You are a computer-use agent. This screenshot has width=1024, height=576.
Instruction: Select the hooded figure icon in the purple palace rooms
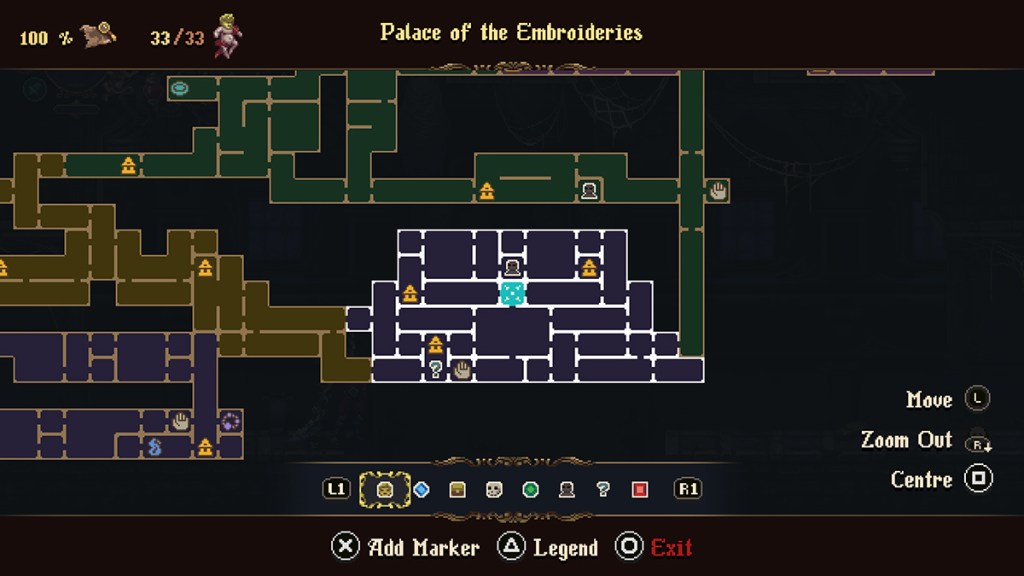tap(512, 267)
